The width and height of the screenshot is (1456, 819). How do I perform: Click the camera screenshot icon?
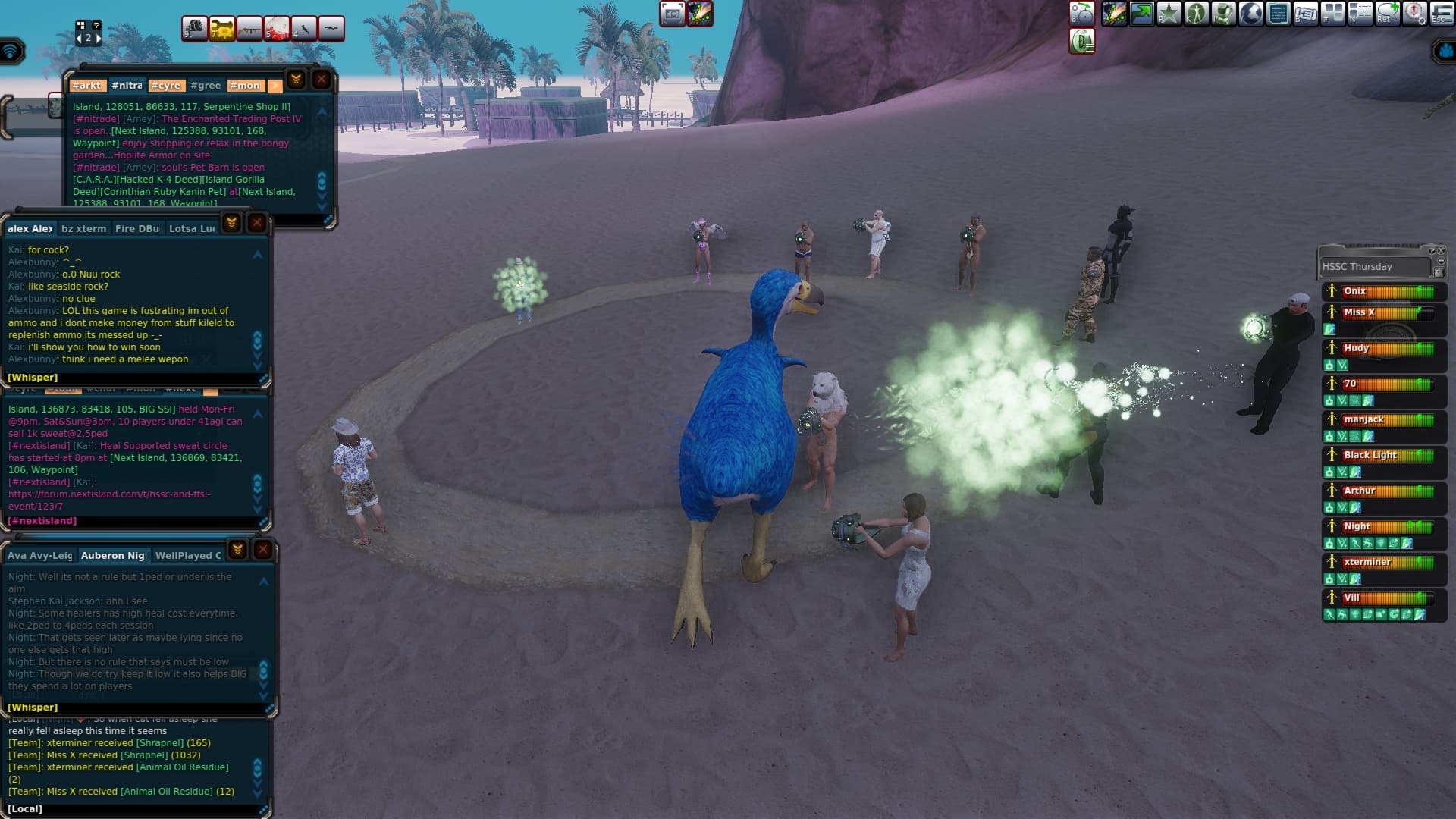coord(672,14)
